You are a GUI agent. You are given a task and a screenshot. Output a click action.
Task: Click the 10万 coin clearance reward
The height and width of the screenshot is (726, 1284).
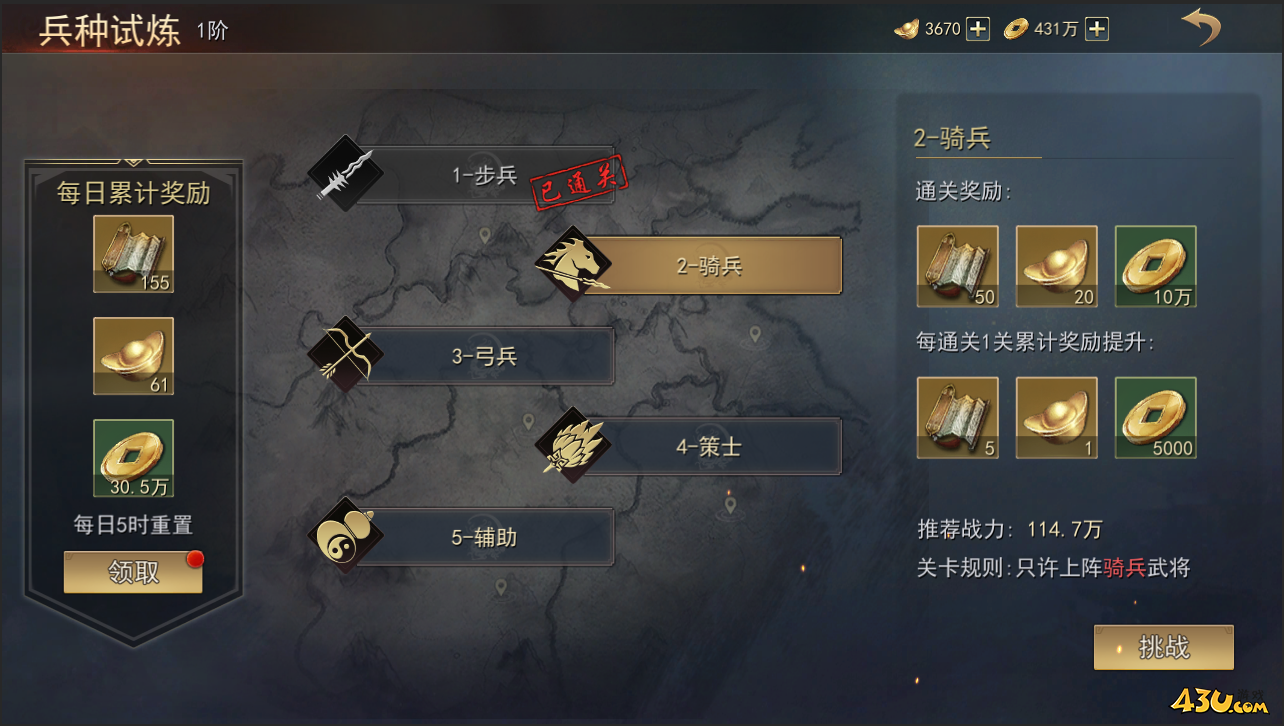[x=1155, y=265]
